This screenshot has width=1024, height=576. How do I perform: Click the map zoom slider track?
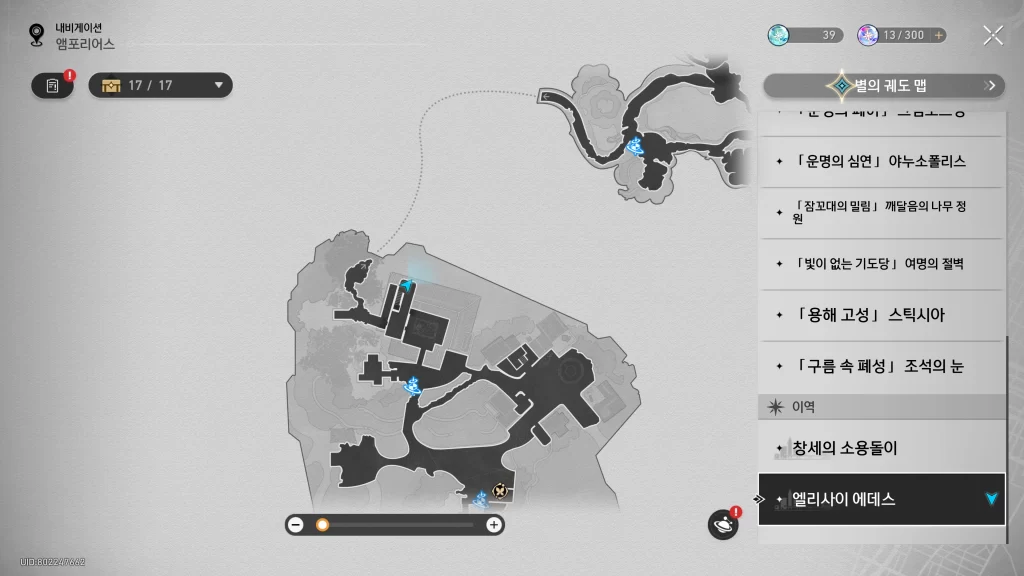click(x=400, y=524)
